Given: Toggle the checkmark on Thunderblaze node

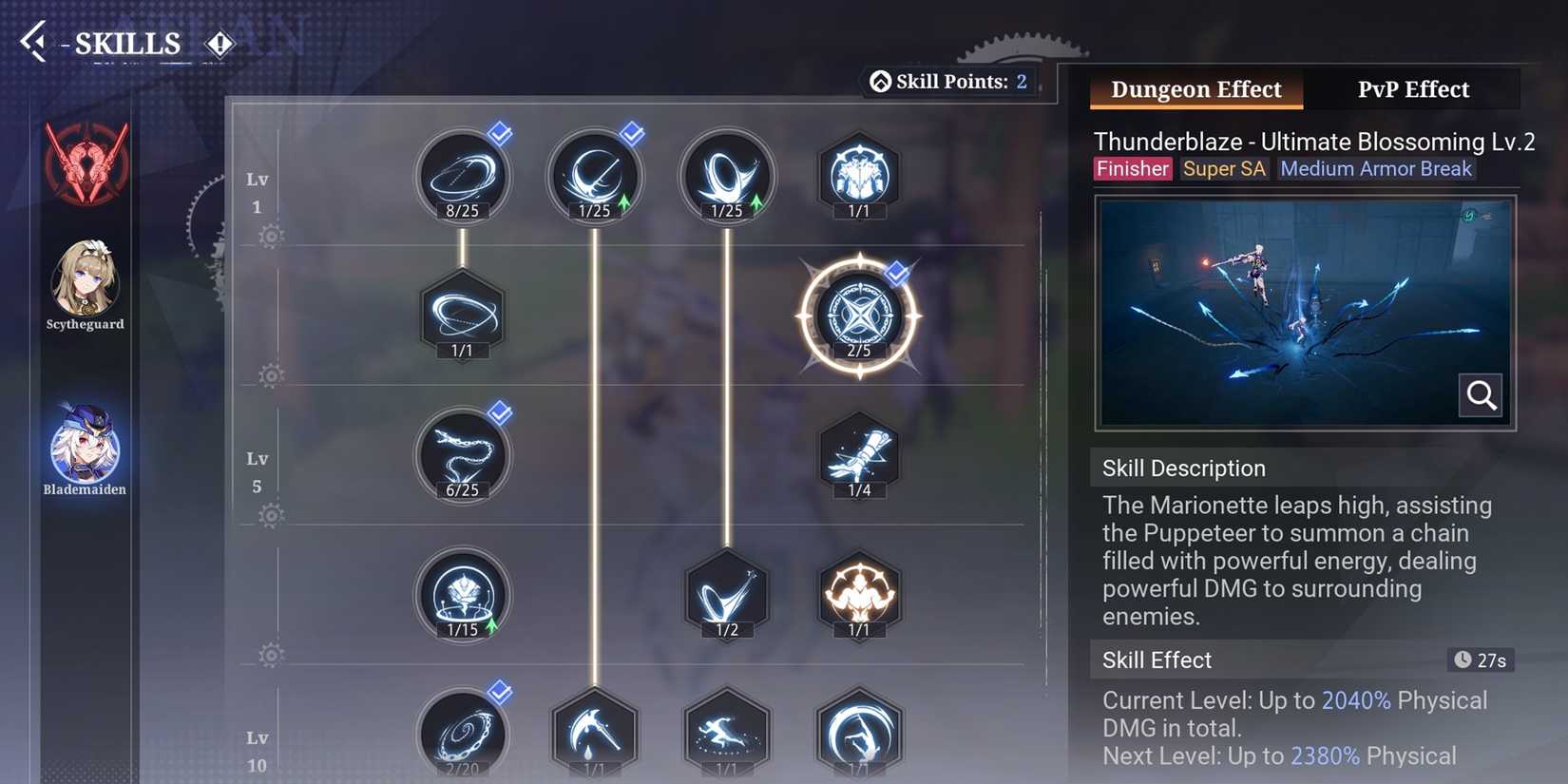Looking at the screenshot, I should (894, 273).
